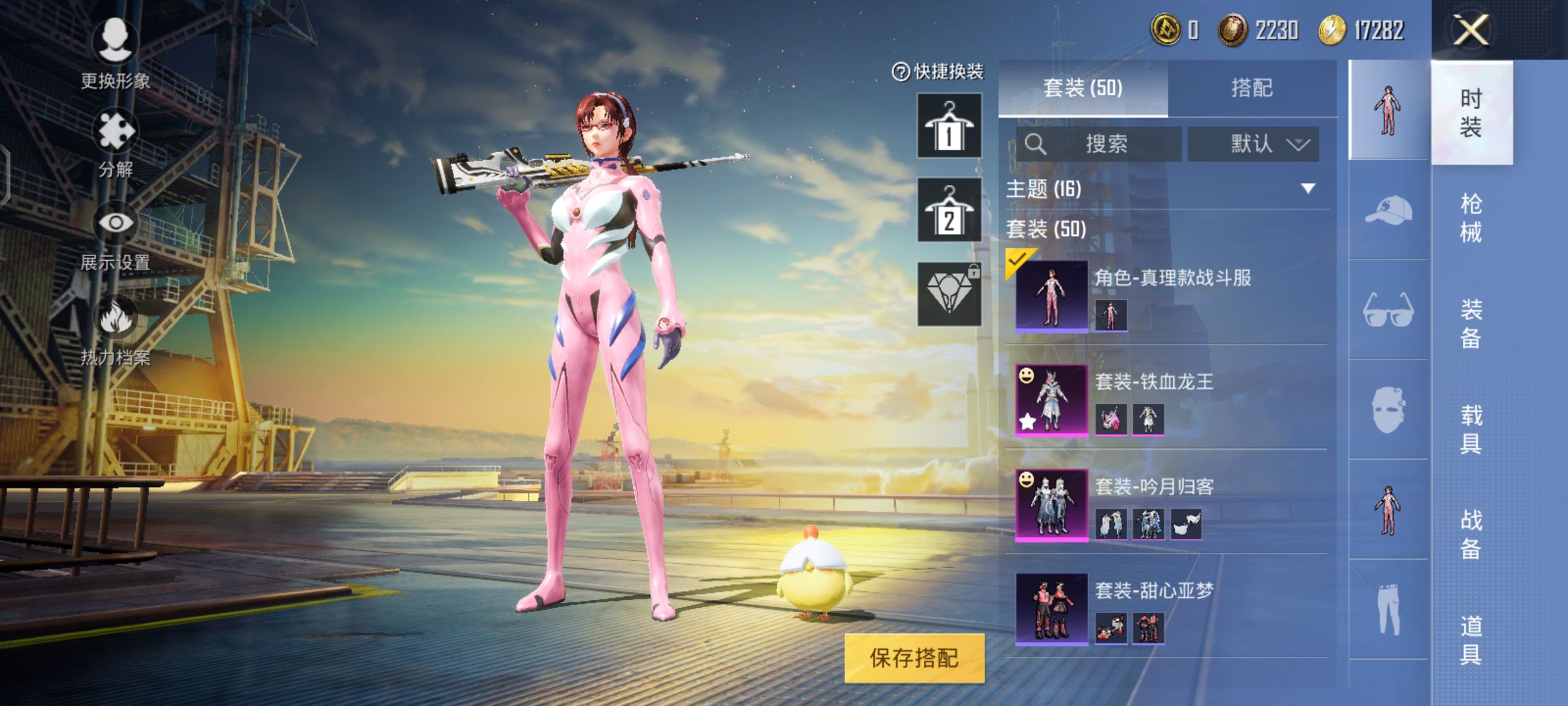The image size is (1568, 706).
Task: Expand the 主题 (16) section
Action: 1307,189
